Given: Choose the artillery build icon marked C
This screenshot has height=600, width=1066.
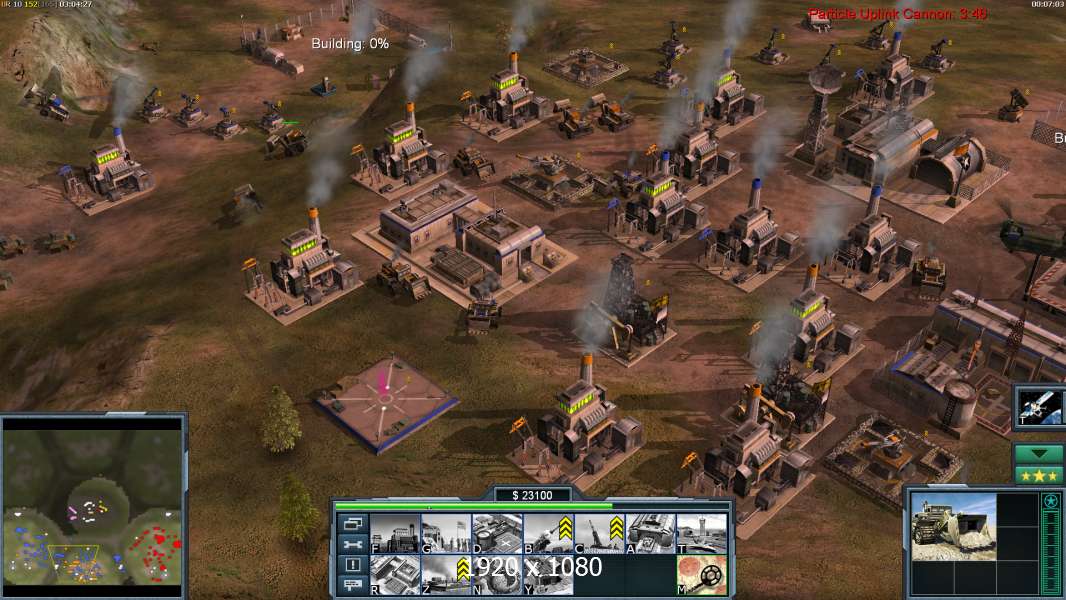Looking at the screenshot, I should 599,533.
